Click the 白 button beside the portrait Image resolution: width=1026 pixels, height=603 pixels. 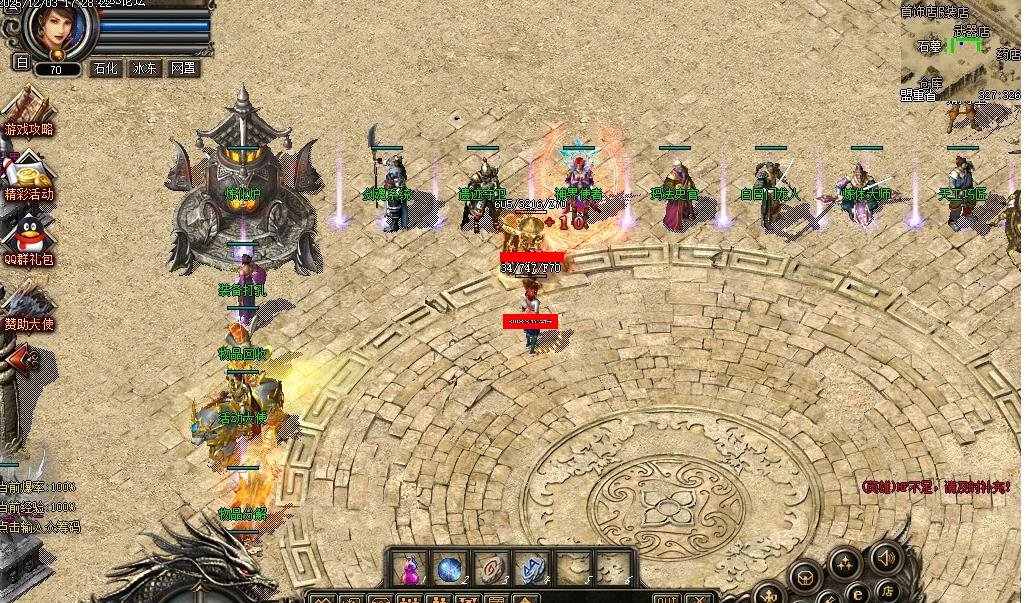pos(22,62)
